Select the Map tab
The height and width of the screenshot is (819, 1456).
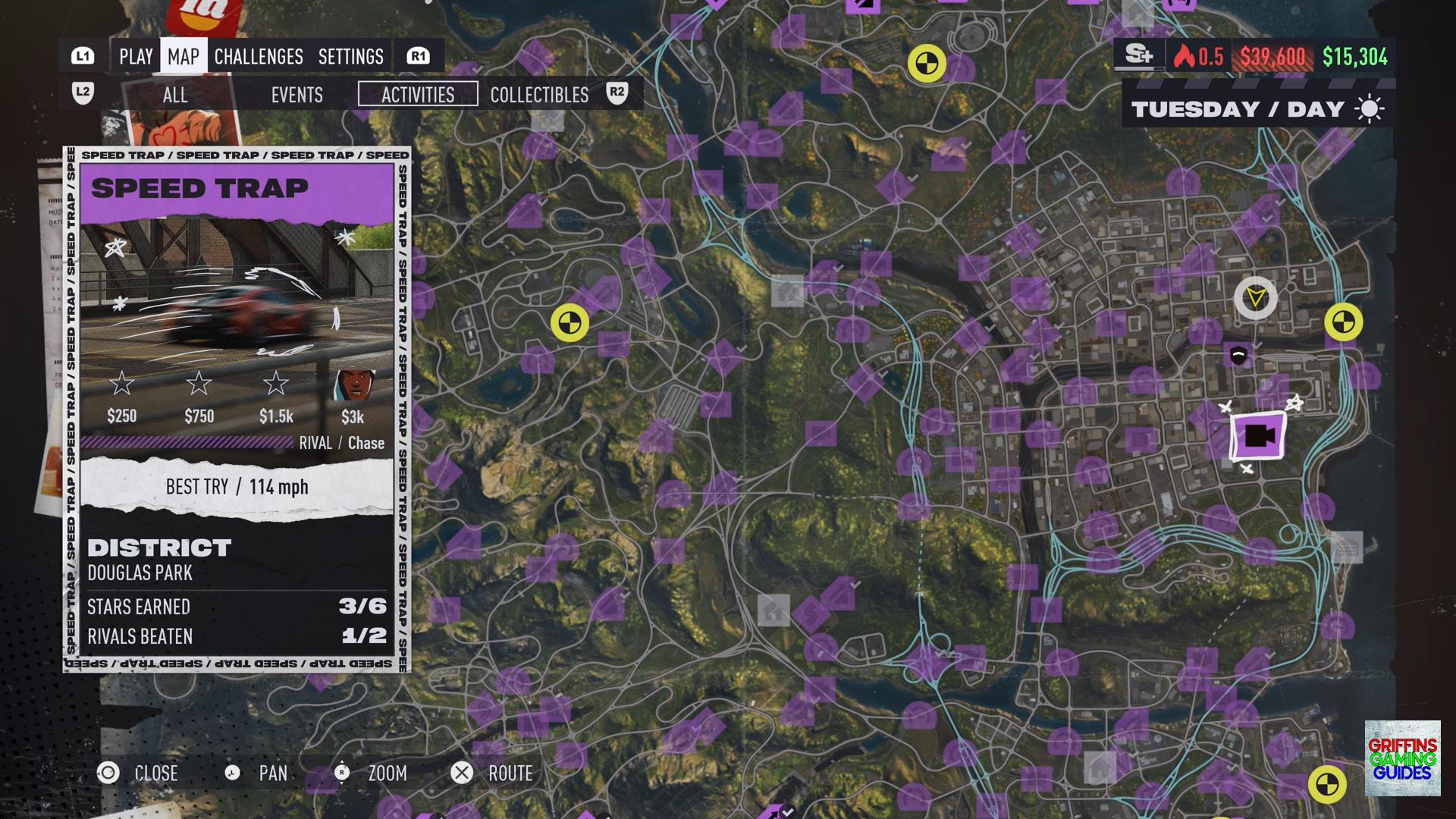coord(184,57)
